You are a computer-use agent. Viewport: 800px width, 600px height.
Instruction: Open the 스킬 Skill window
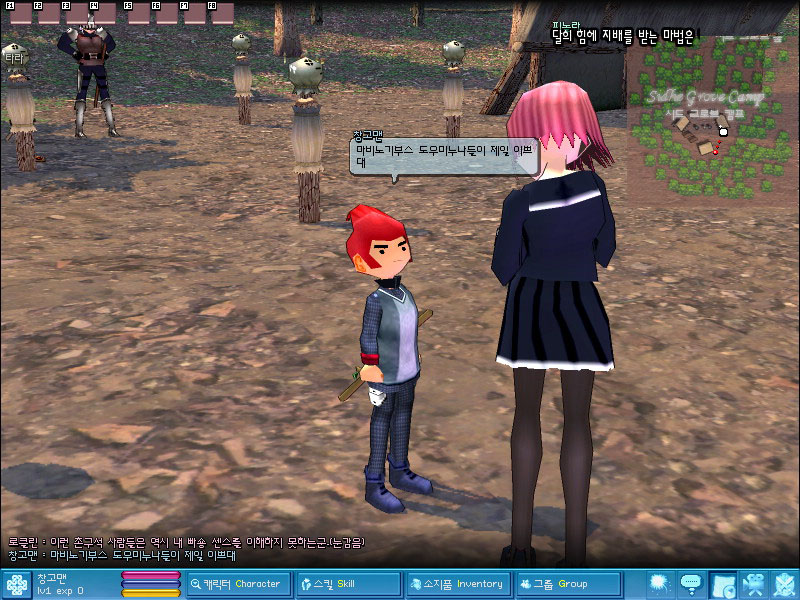347,584
